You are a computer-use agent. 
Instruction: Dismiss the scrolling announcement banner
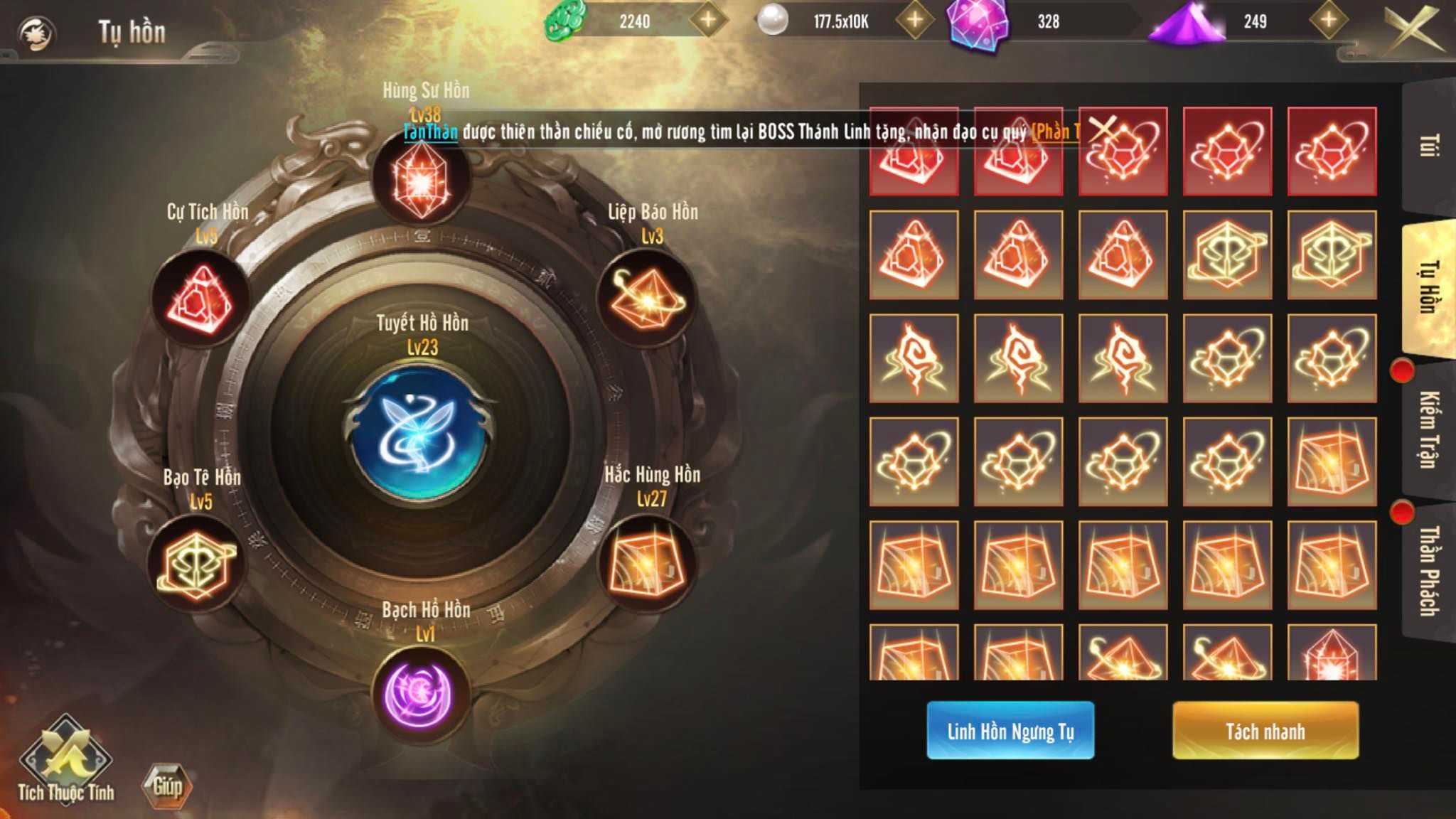pyautogui.click(x=1103, y=129)
